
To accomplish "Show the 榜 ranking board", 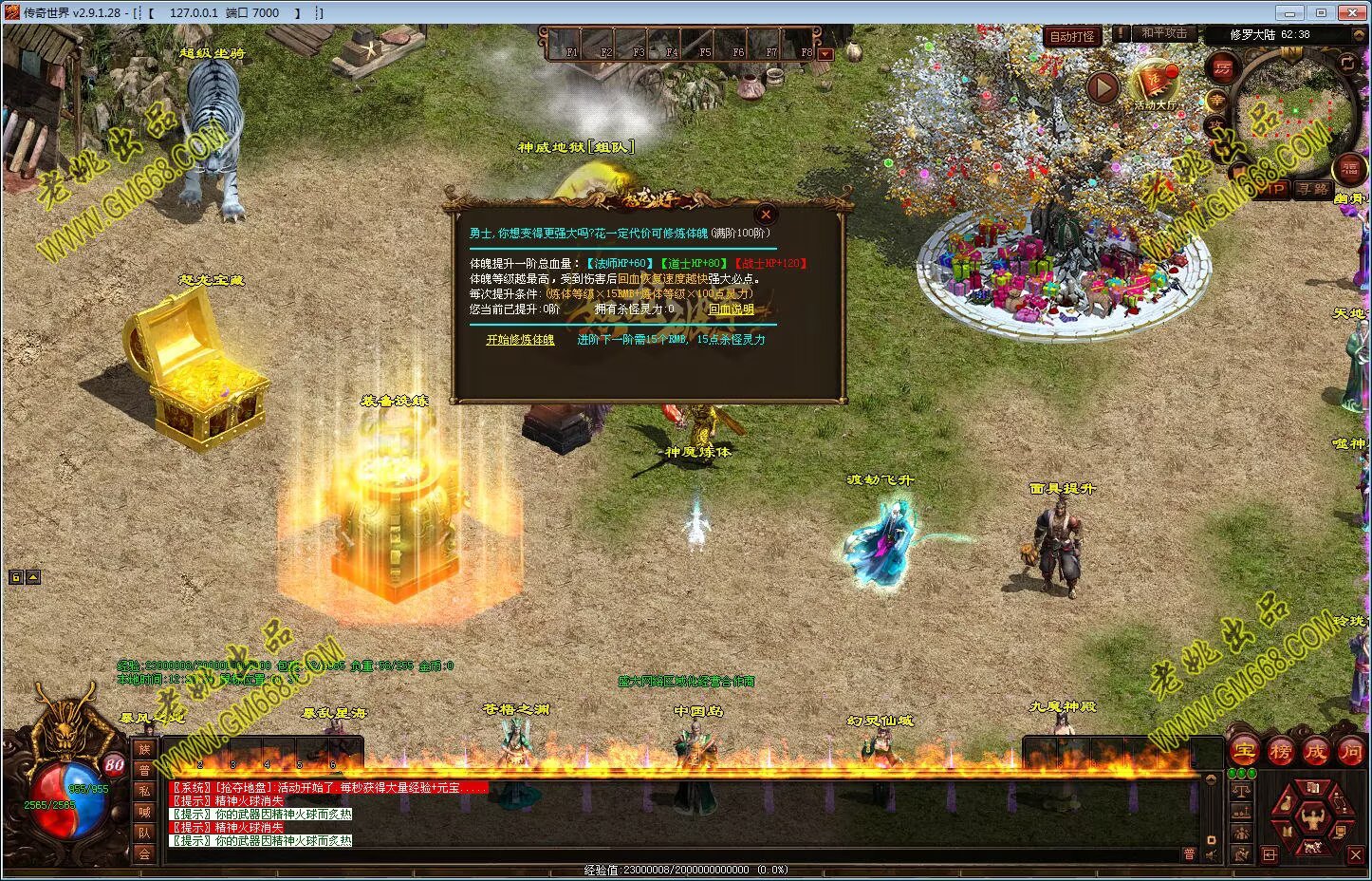I will tap(1280, 751).
